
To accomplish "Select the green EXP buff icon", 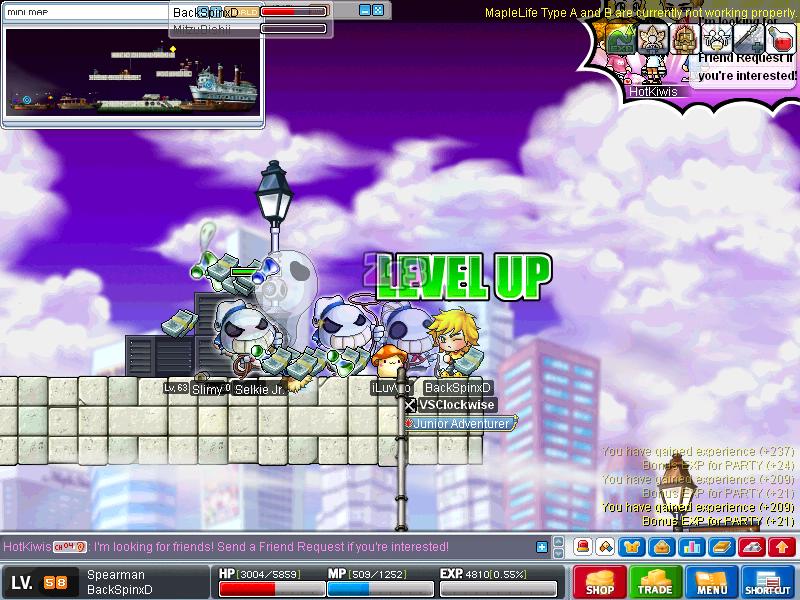I will point(620,39).
